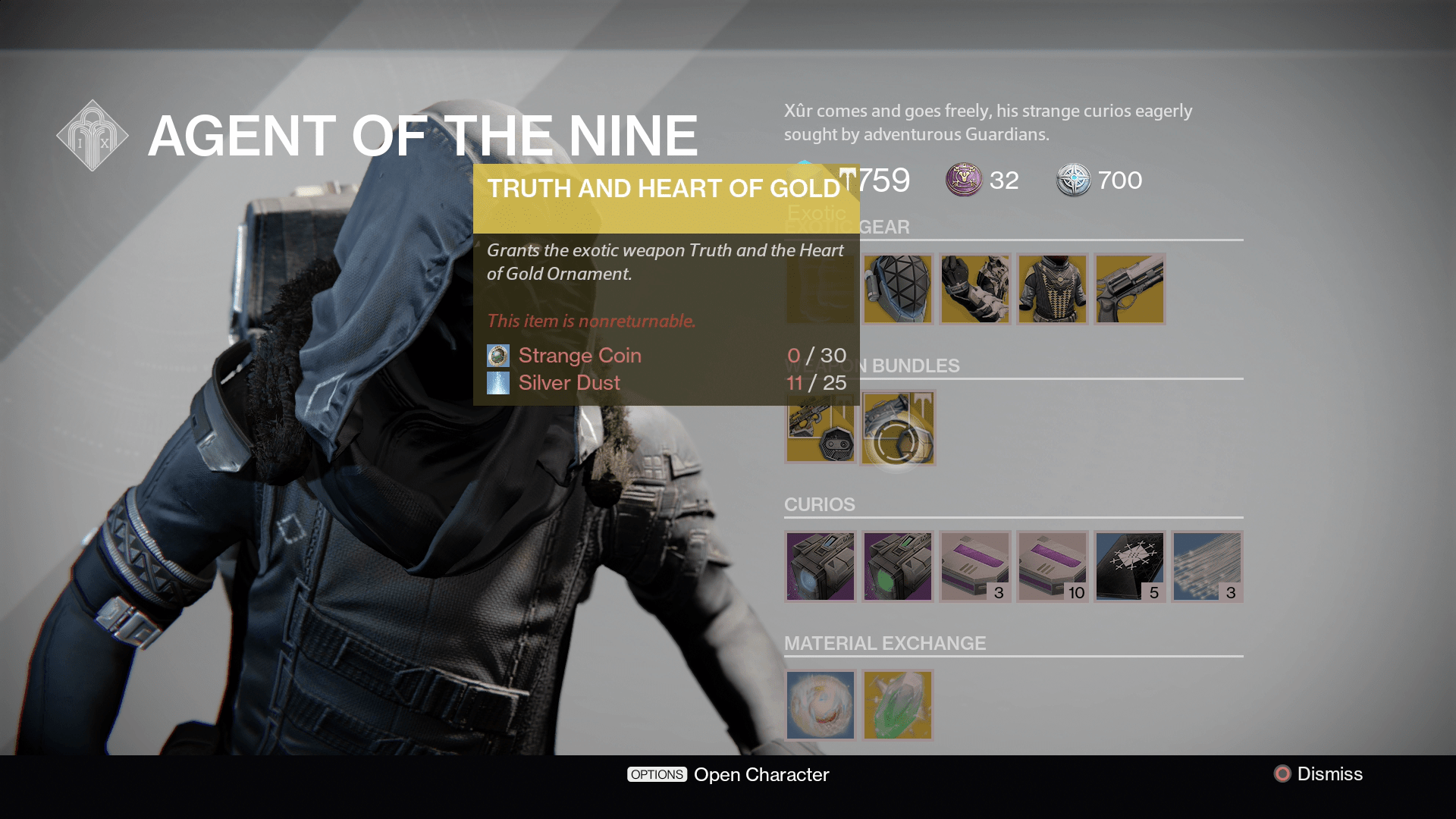
Task: Click the Silver Dust icon in the tooltip
Action: click(498, 383)
